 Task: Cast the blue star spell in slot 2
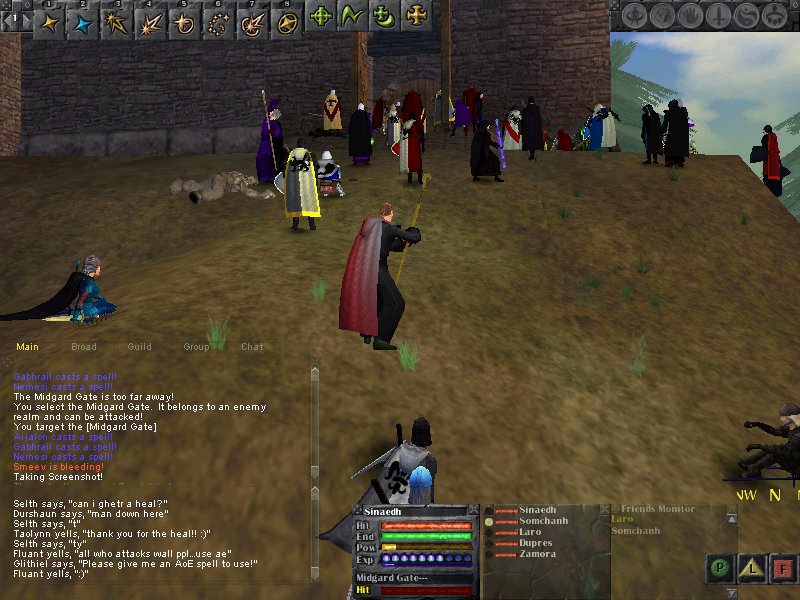(x=80, y=18)
